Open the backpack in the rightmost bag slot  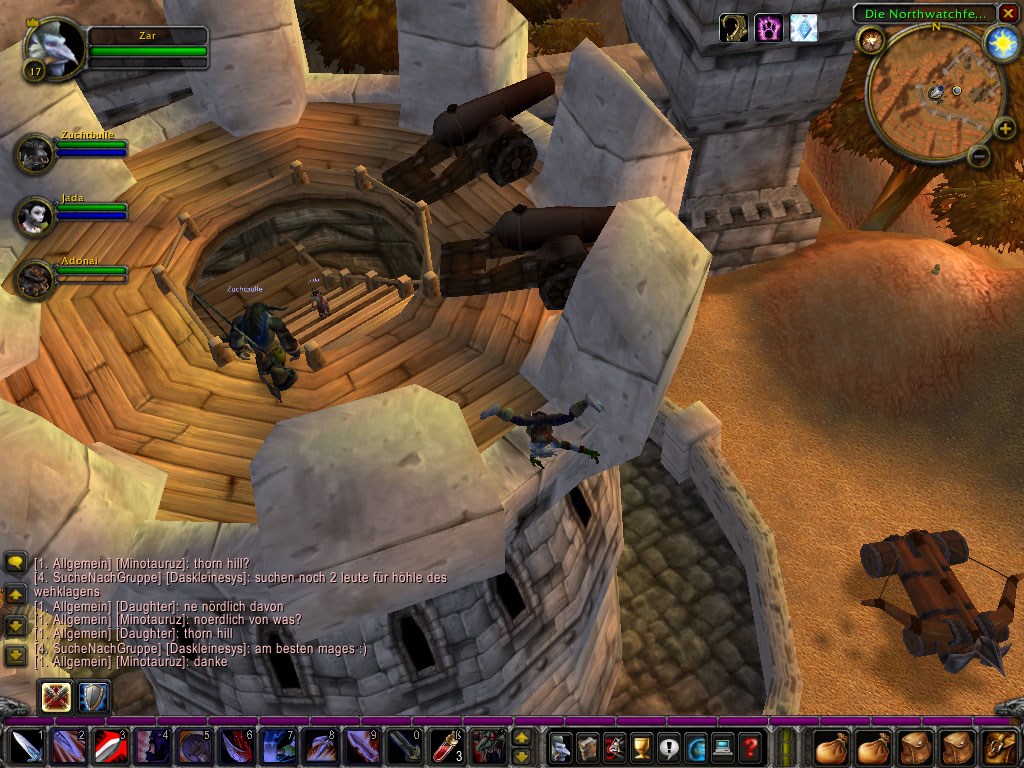999,746
